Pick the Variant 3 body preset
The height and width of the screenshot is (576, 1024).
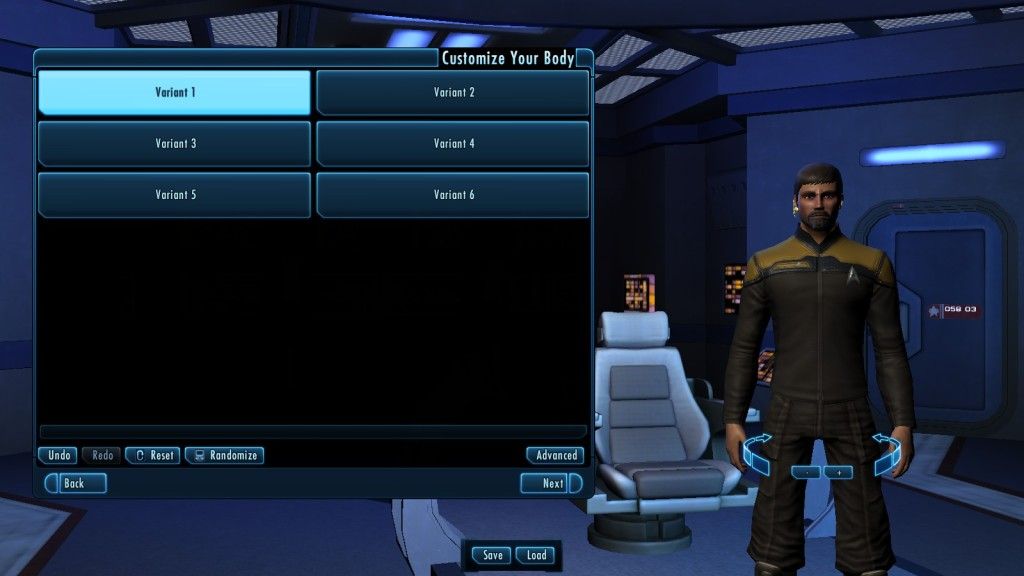pos(174,144)
